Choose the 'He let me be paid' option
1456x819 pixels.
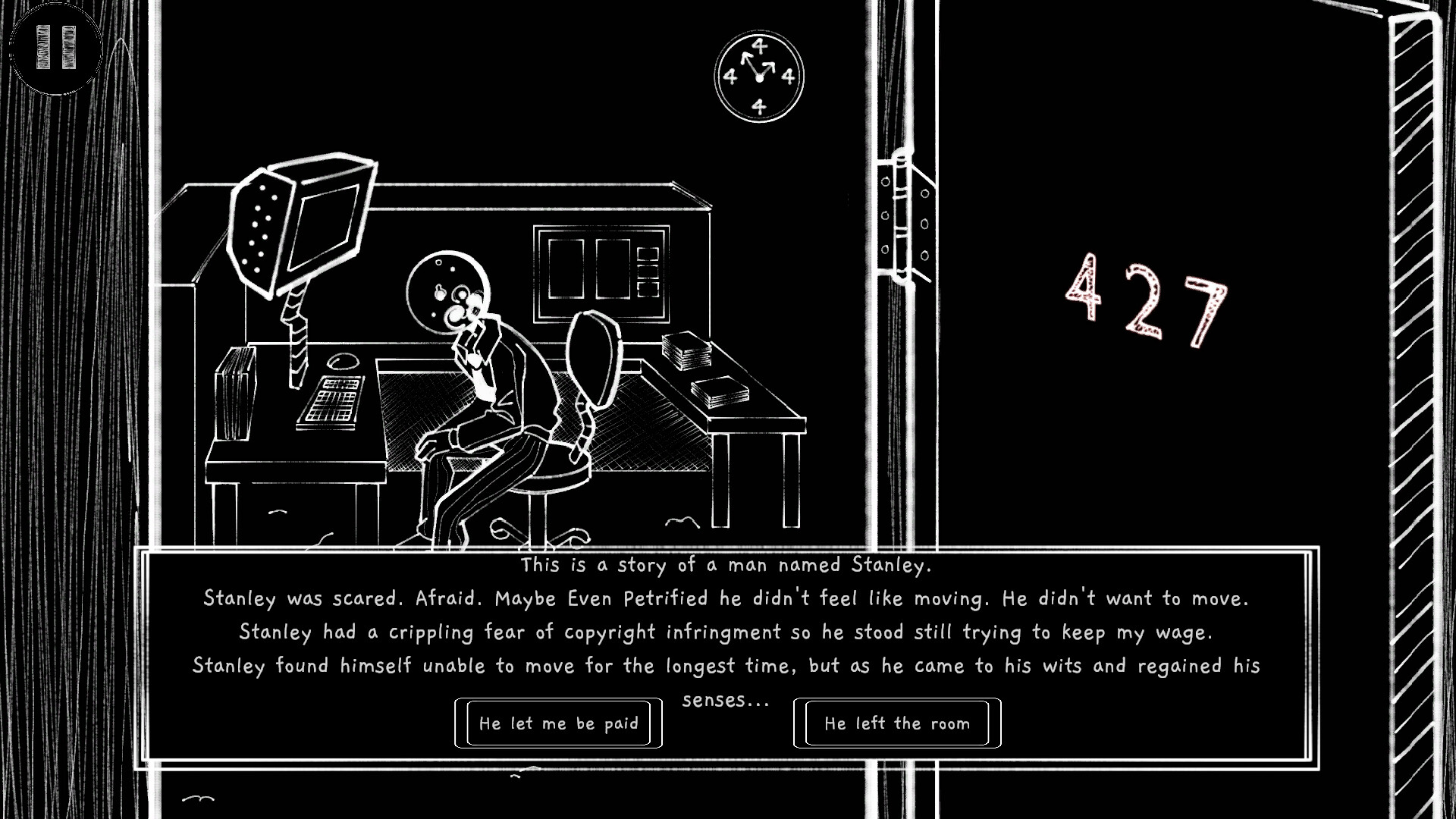tap(558, 723)
